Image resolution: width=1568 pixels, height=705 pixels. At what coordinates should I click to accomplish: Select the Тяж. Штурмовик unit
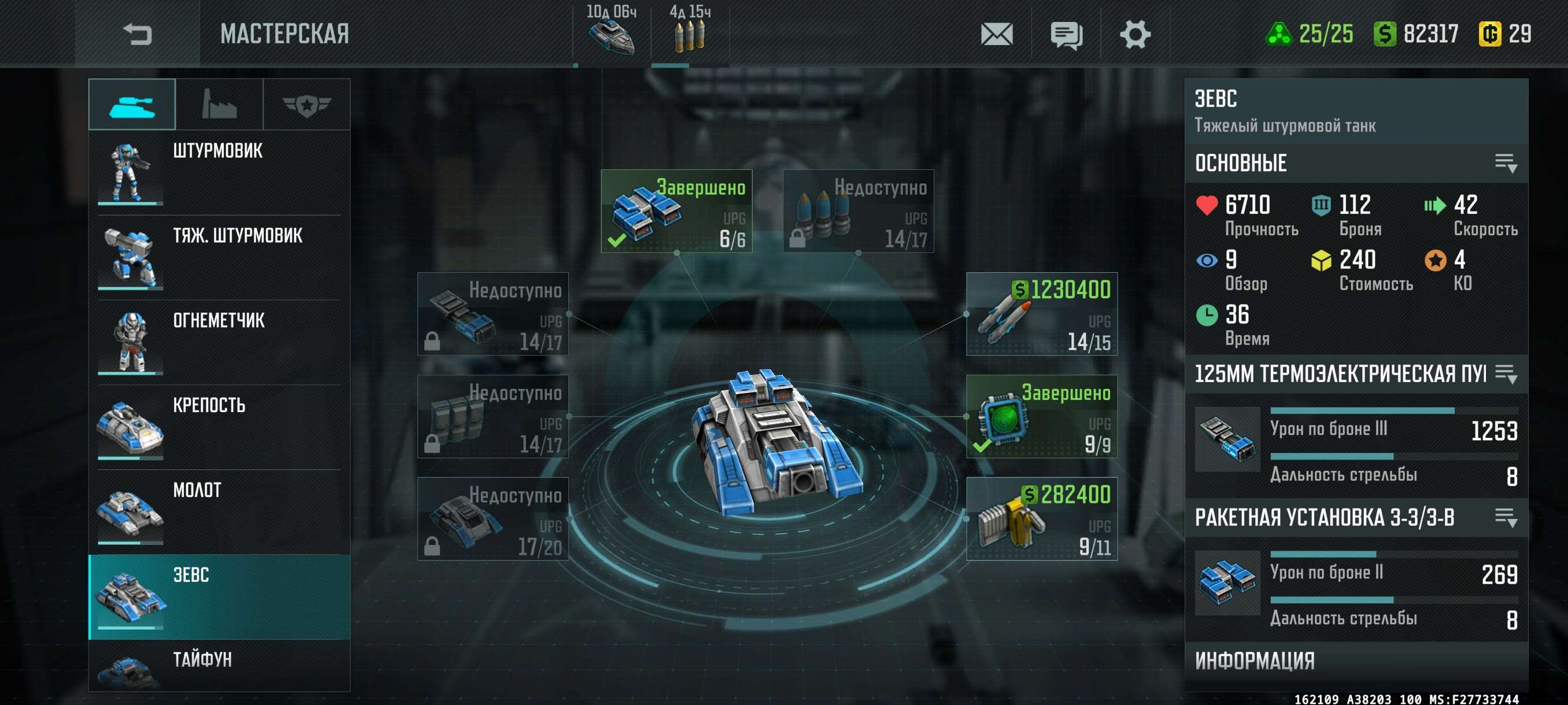[219, 257]
